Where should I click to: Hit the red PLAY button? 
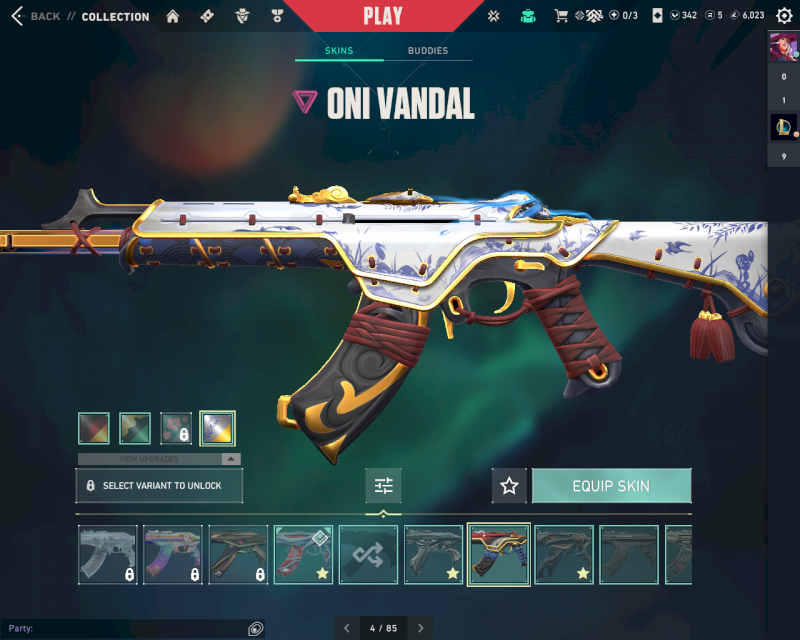[382, 16]
